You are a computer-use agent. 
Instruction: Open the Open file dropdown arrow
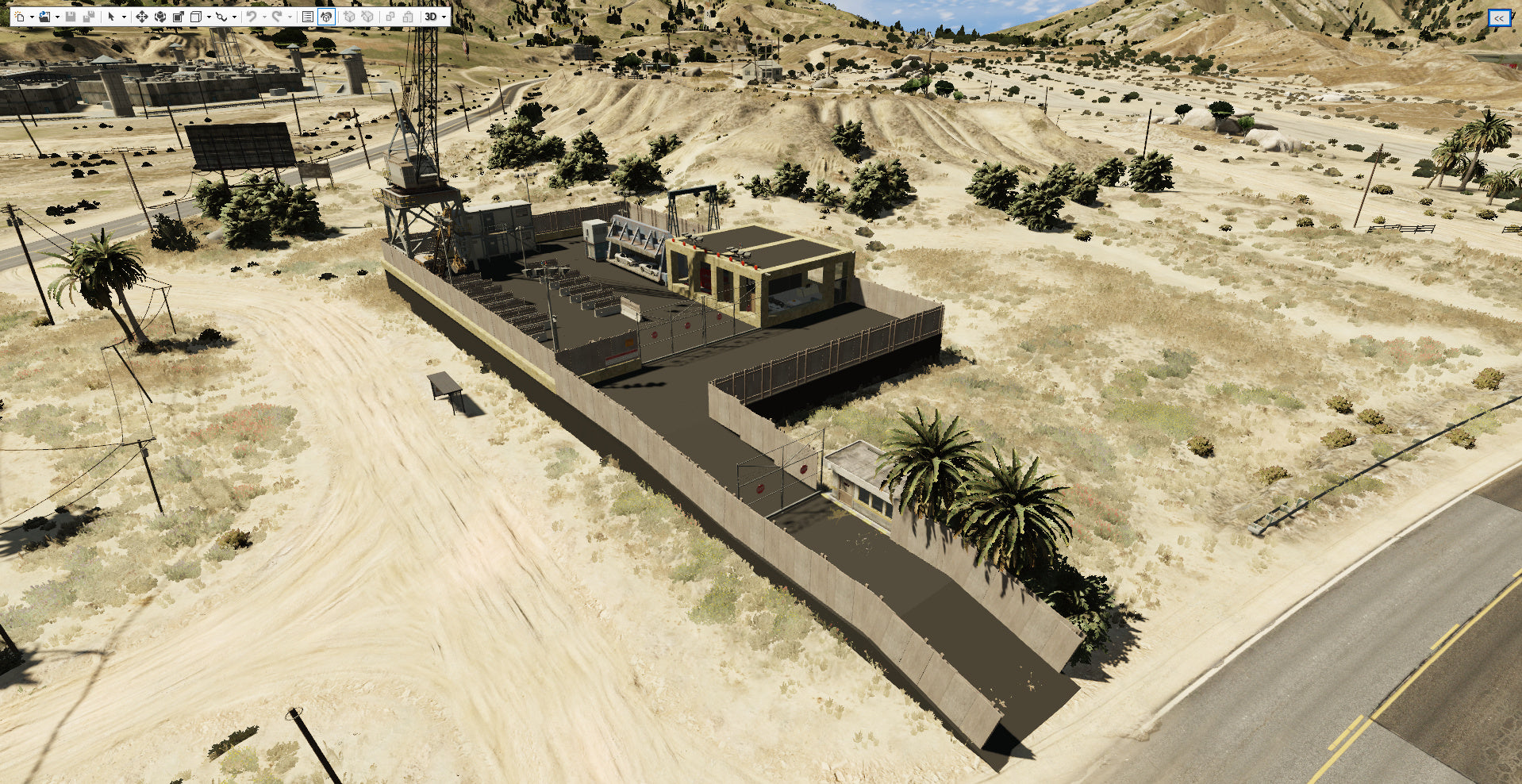point(57,16)
